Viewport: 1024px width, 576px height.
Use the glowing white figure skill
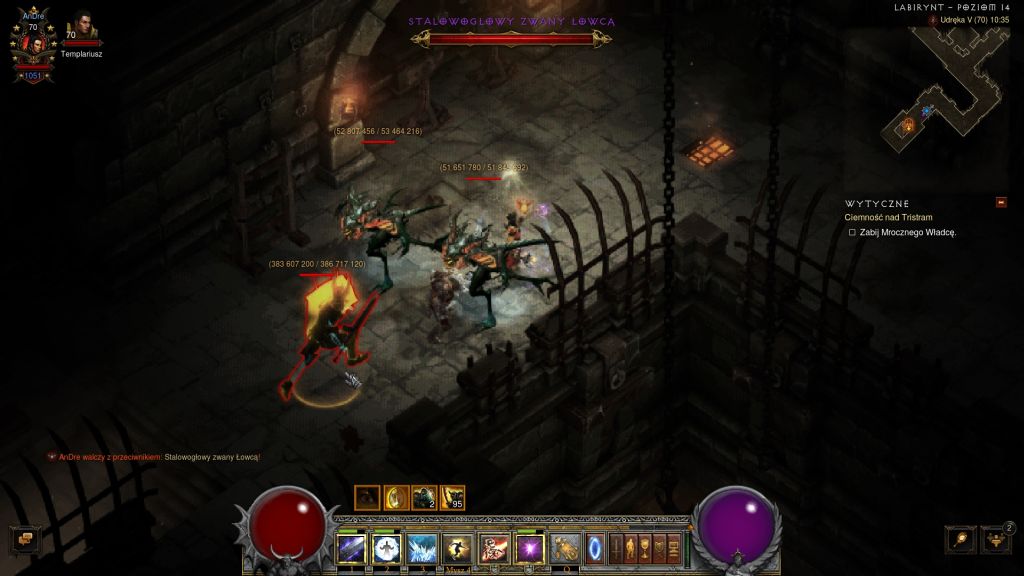pos(387,548)
